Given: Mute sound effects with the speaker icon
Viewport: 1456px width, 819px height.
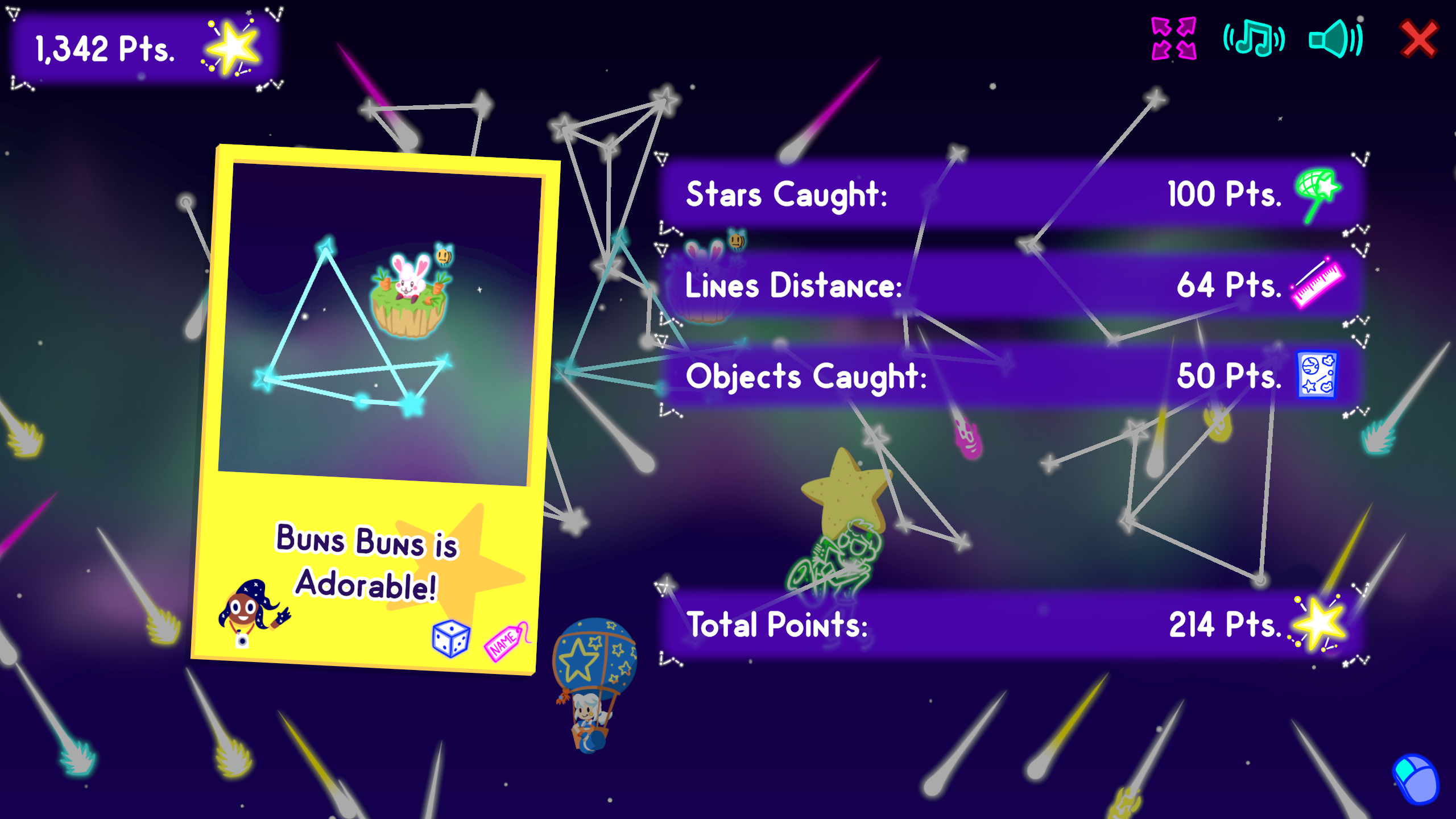Looking at the screenshot, I should tap(1334, 40).
